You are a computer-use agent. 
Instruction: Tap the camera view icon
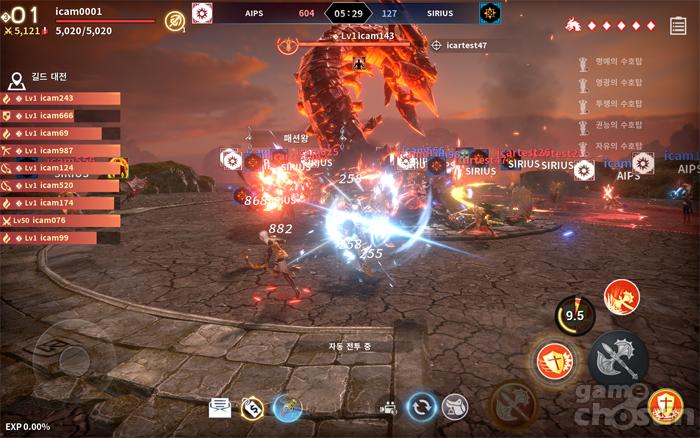point(387,408)
